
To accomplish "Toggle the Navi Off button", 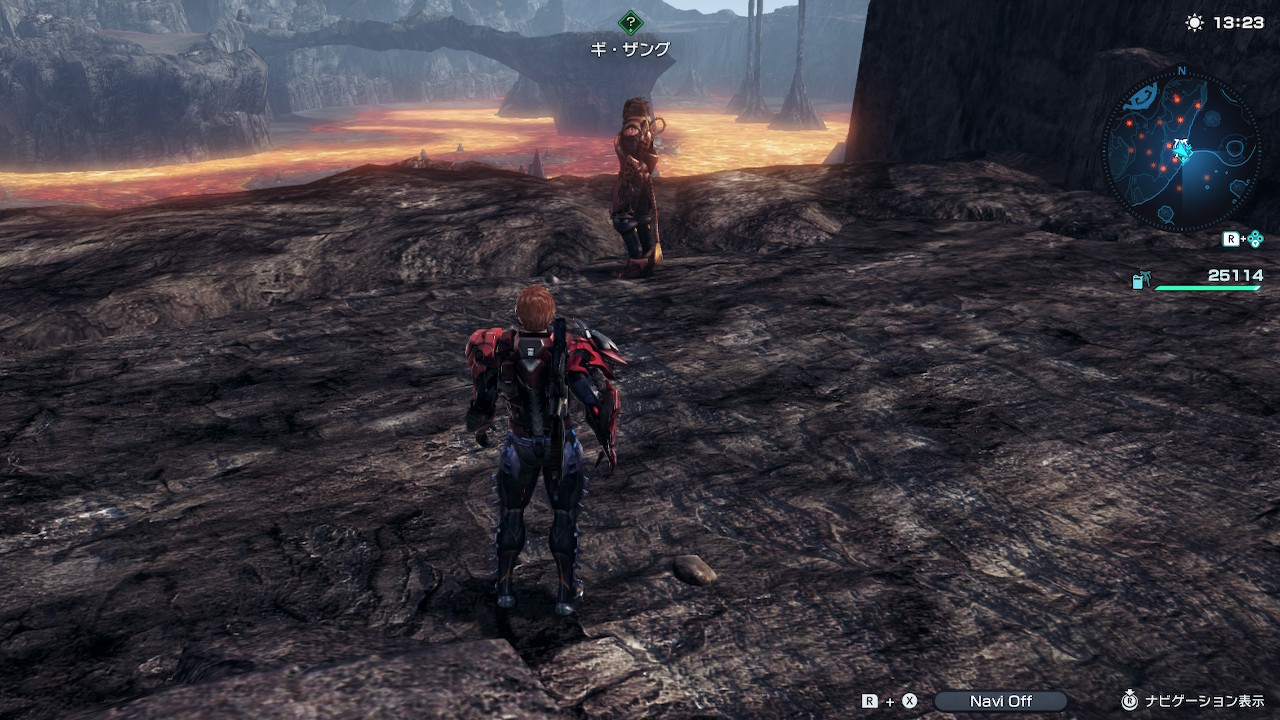I will [x=1000, y=701].
